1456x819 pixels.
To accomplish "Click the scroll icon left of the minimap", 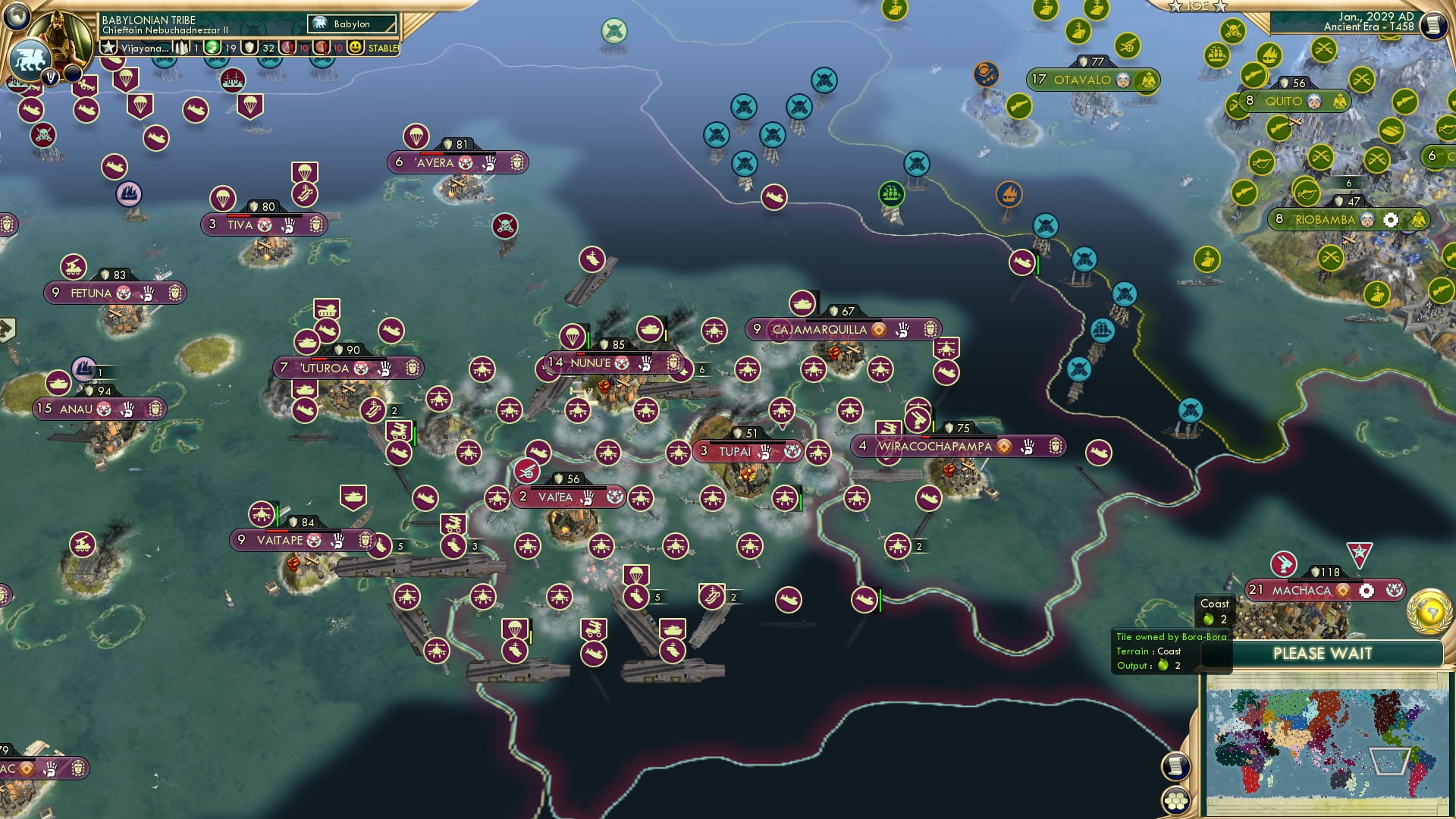I will 1176,766.
